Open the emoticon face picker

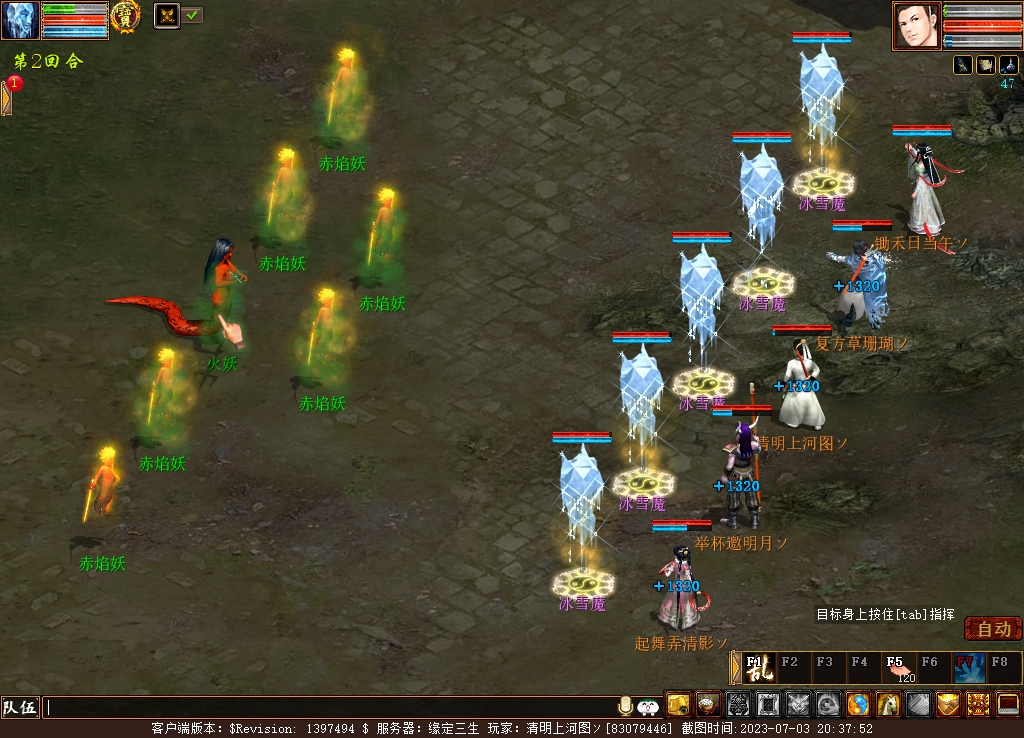pyautogui.click(x=648, y=707)
